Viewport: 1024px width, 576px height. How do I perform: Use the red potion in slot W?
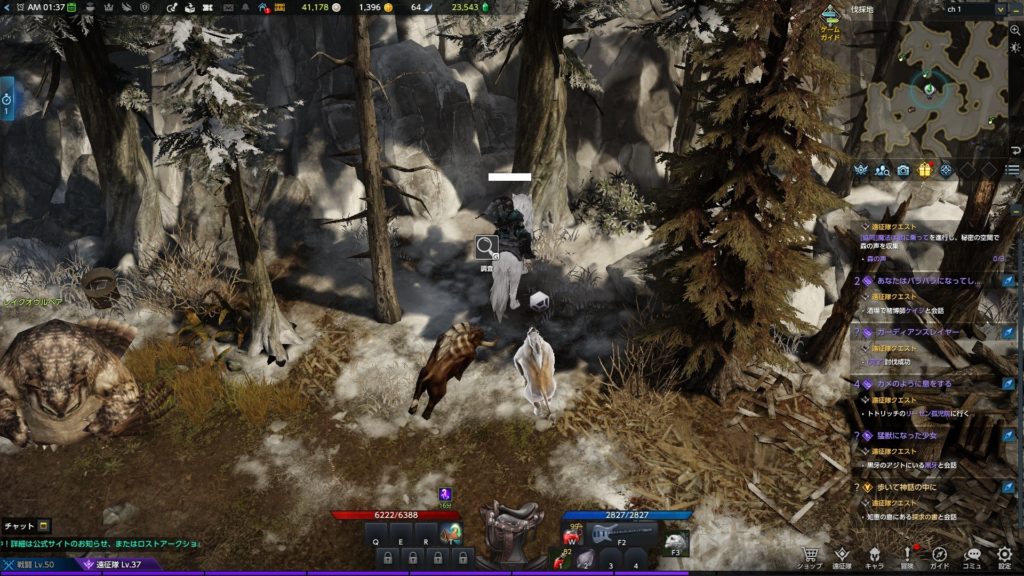click(573, 534)
